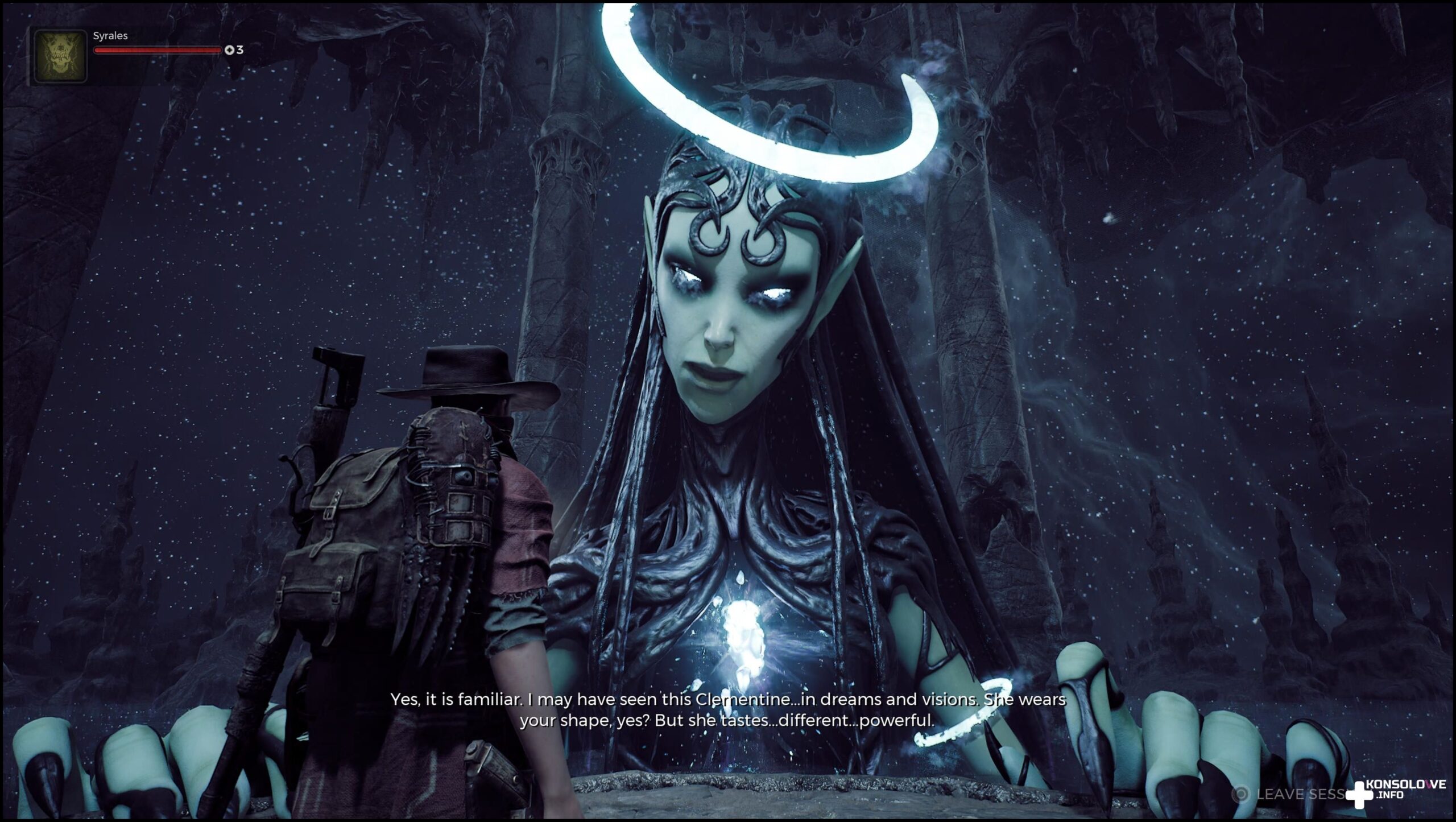Image resolution: width=1456 pixels, height=822 pixels.
Task: Click the Syrales skull portrait icon
Action: click(x=60, y=56)
